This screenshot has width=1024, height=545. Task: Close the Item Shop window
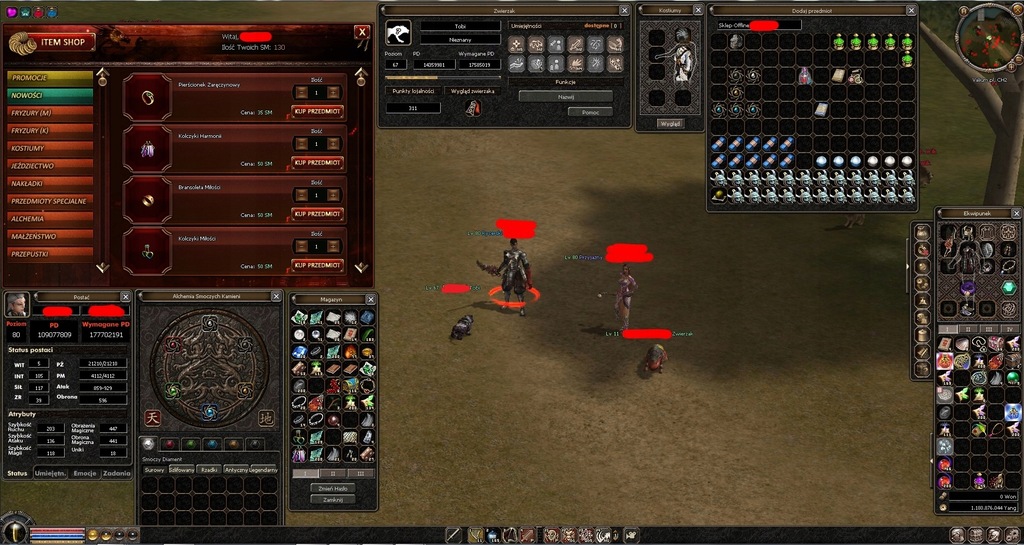pyautogui.click(x=361, y=32)
